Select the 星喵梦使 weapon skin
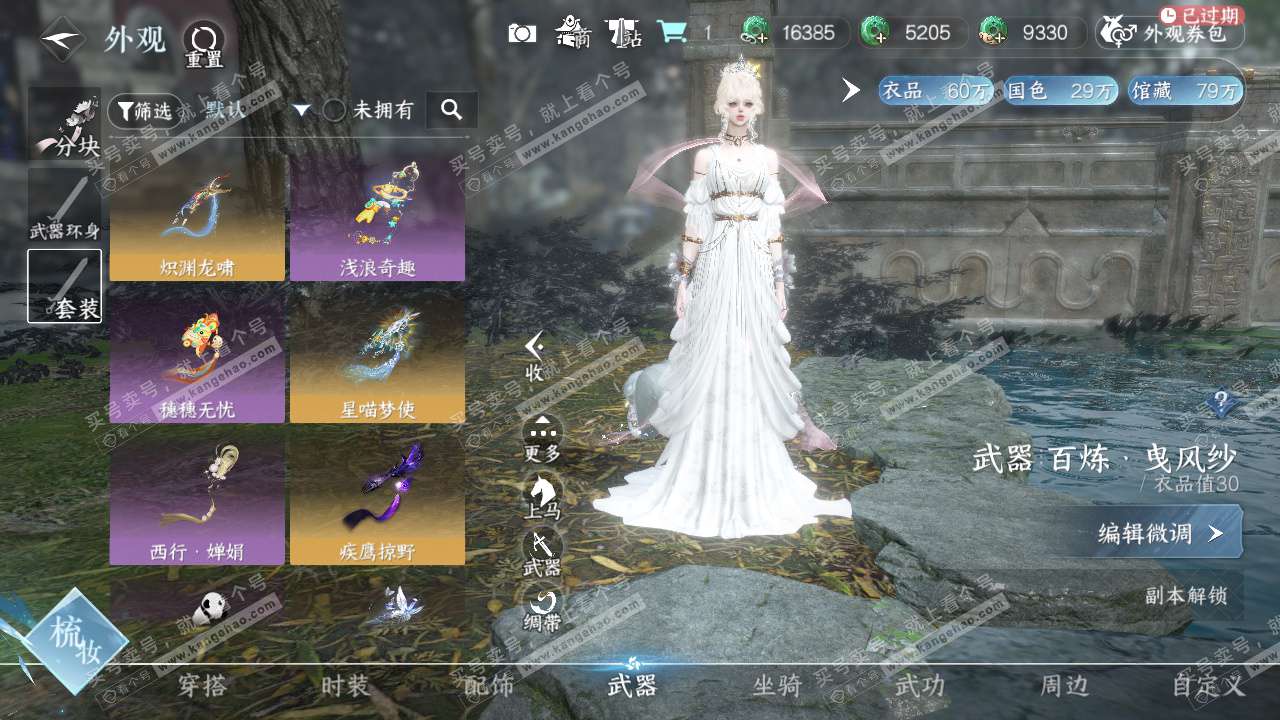Image resolution: width=1280 pixels, height=720 pixels. [x=377, y=359]
